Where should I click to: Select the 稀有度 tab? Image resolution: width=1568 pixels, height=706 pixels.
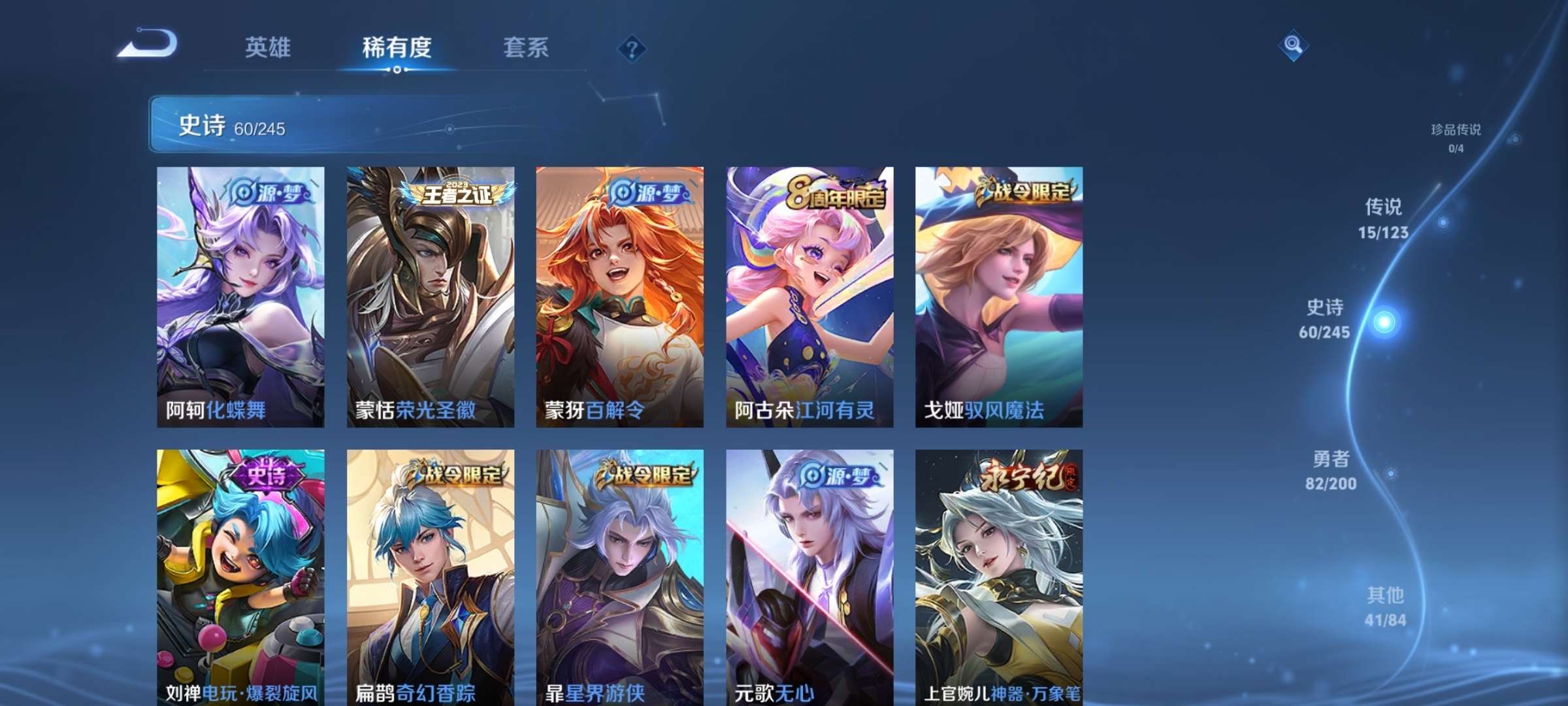pos(399,48)
